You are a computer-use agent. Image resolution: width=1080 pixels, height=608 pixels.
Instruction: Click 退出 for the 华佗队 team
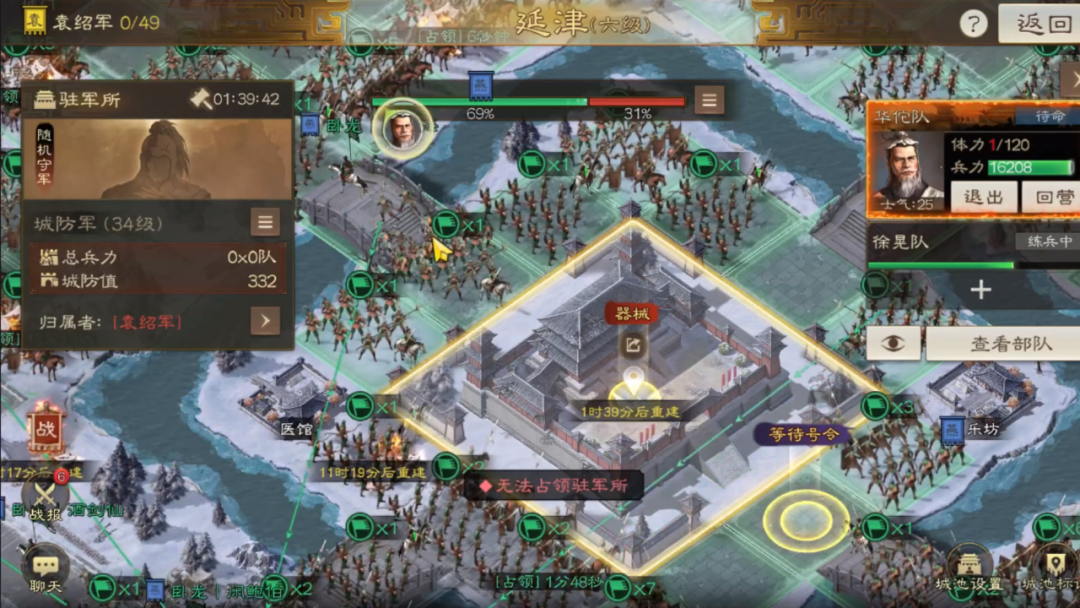click(982, 197)
